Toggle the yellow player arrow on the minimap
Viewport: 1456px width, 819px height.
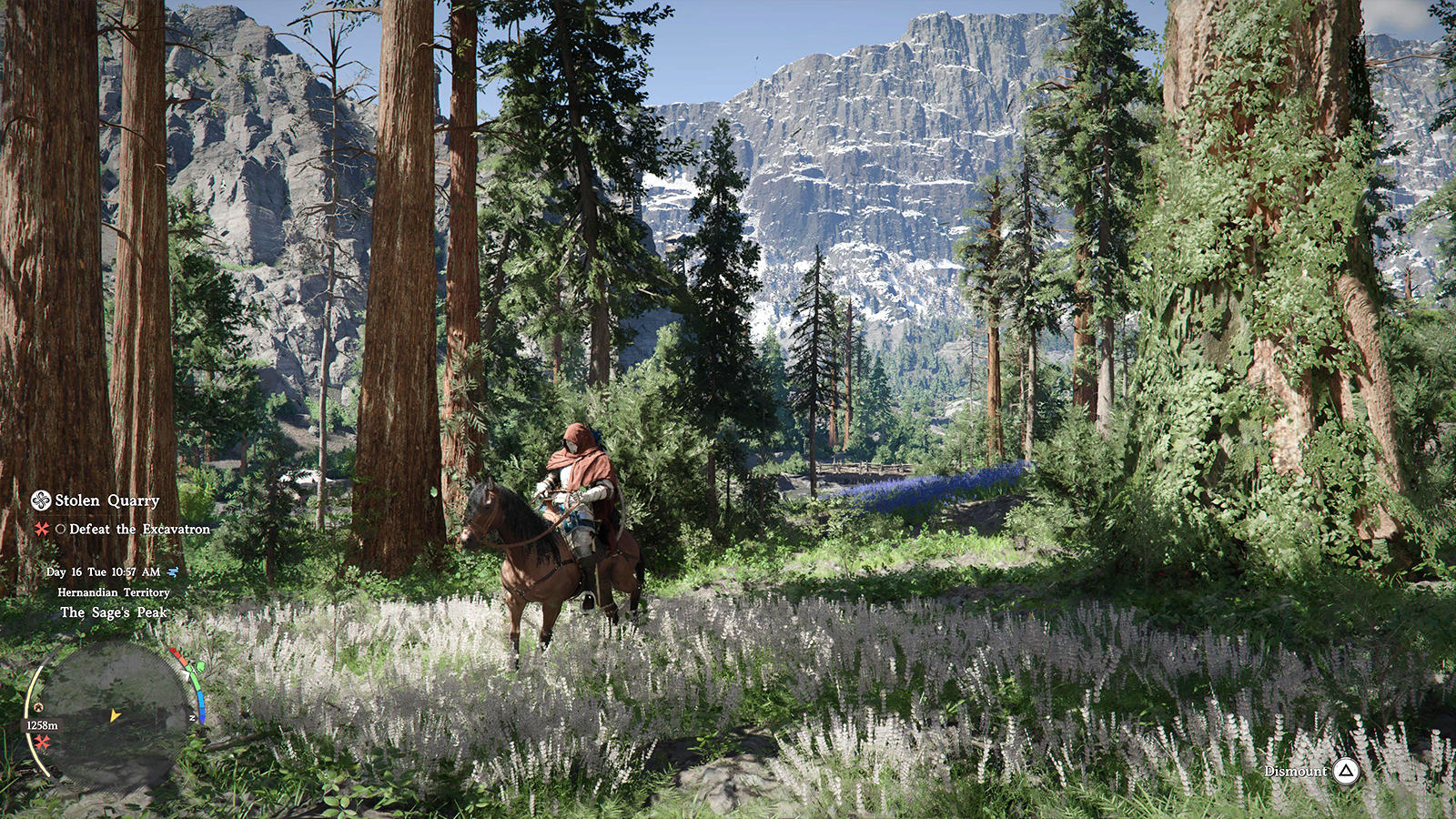[x=115, y=716]
